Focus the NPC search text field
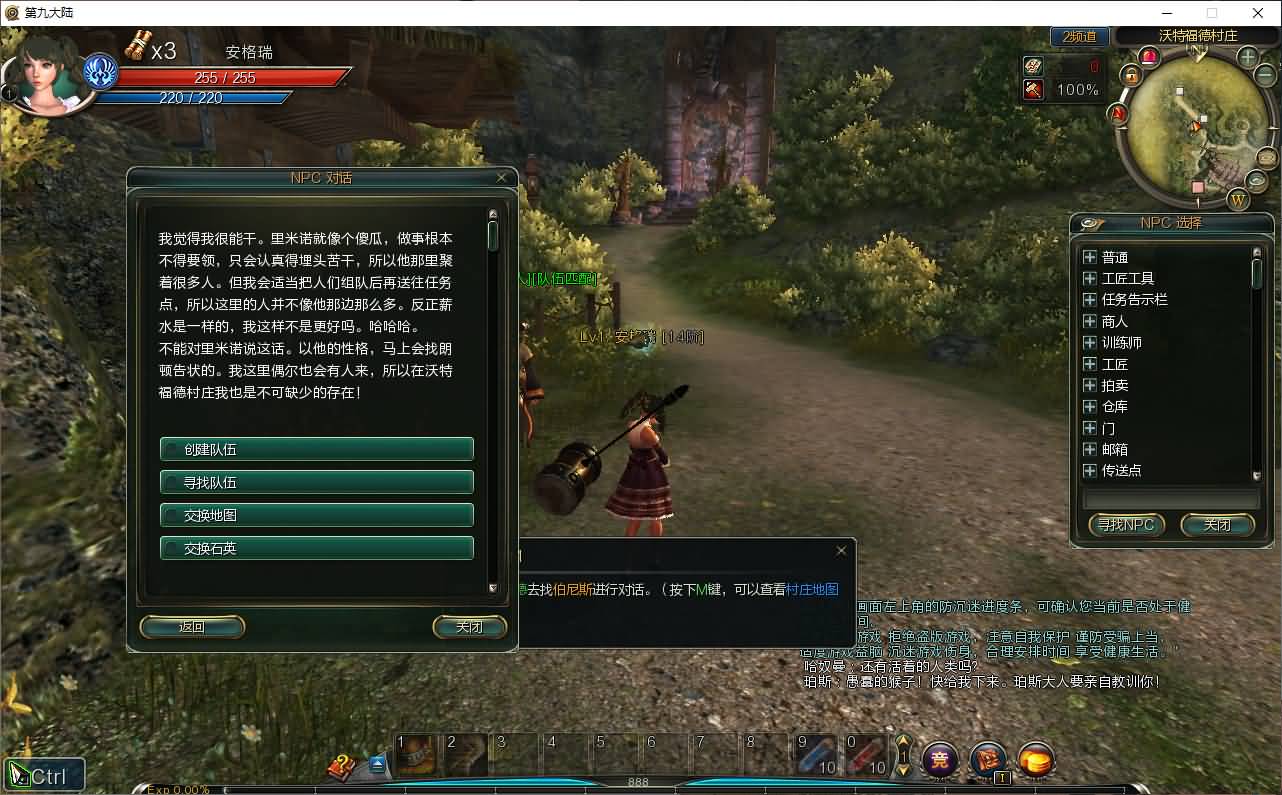This screenshot has width=1282, height=795. pos(1171,498)
